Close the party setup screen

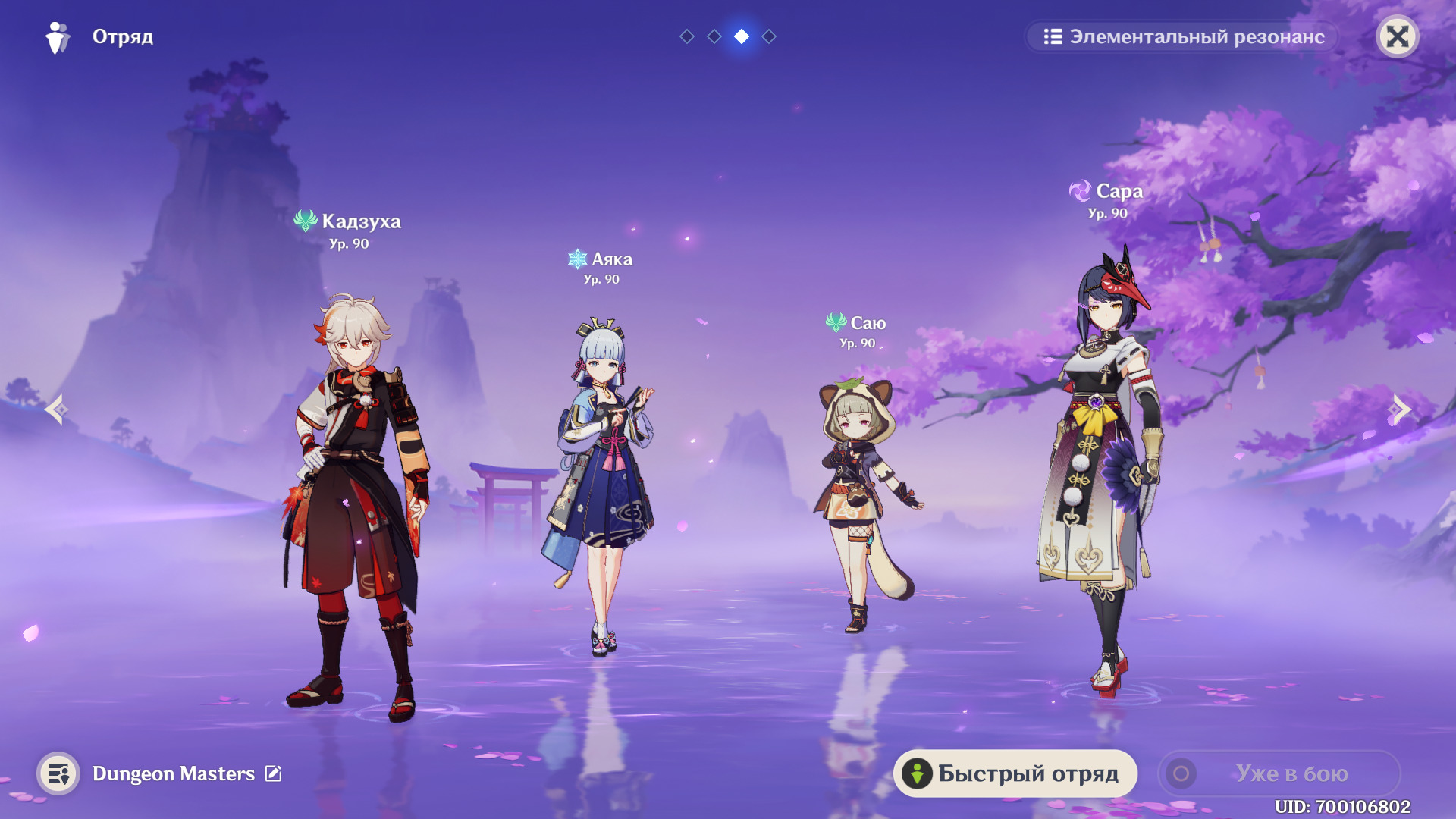click(x=1397, y=36)
